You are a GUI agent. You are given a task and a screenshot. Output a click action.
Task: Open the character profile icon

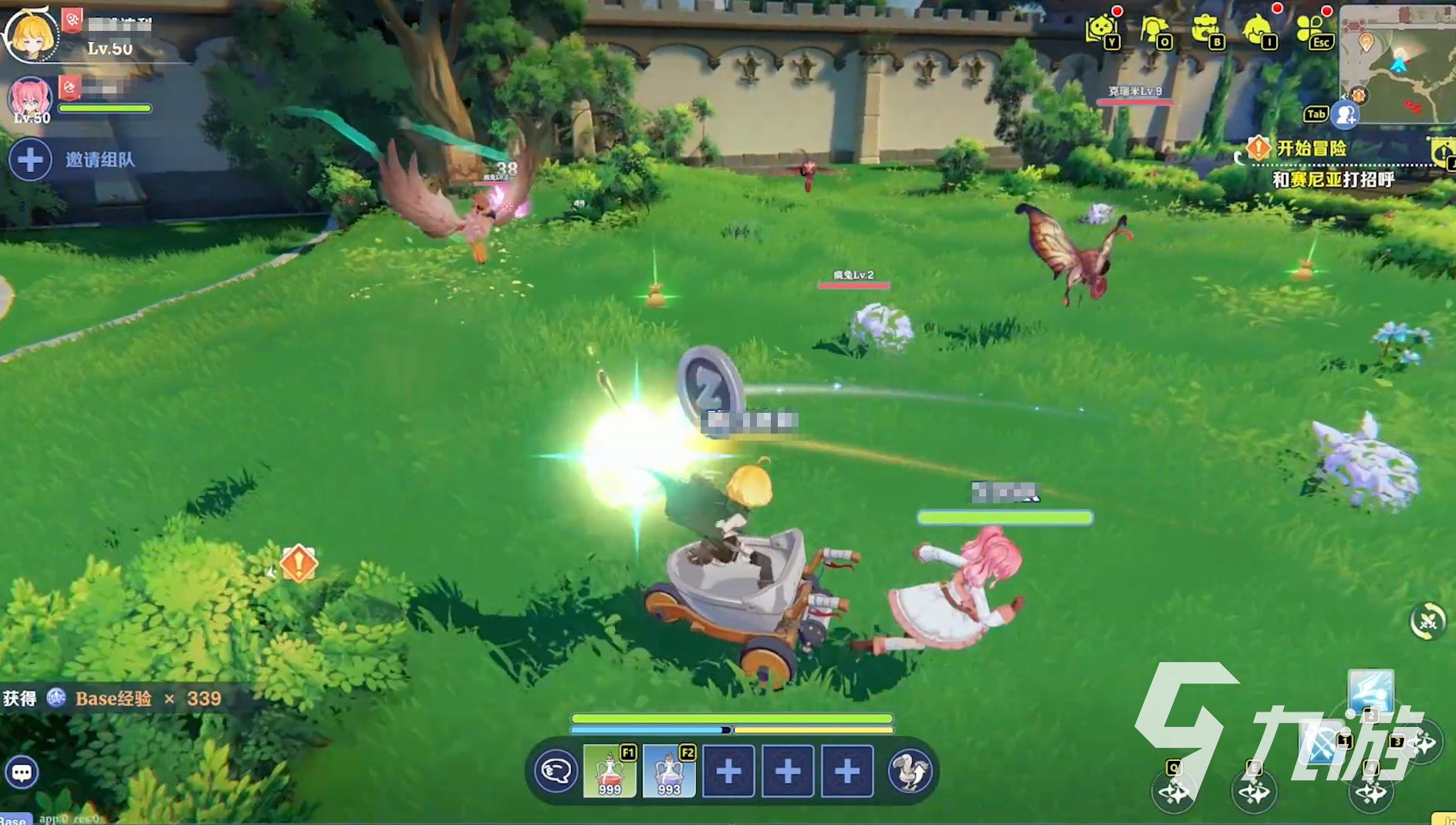pyautogui.click(x=1154, y=31)
